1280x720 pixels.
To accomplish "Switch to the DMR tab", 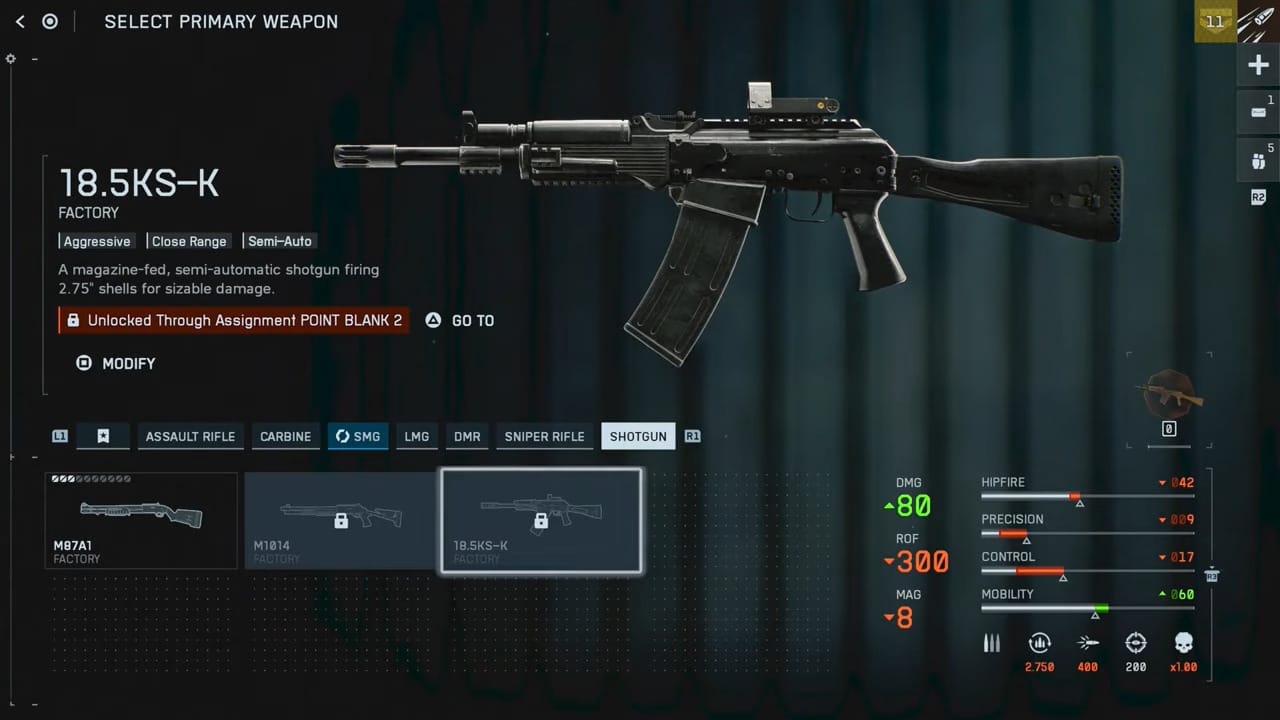I will tap(467, 436).
